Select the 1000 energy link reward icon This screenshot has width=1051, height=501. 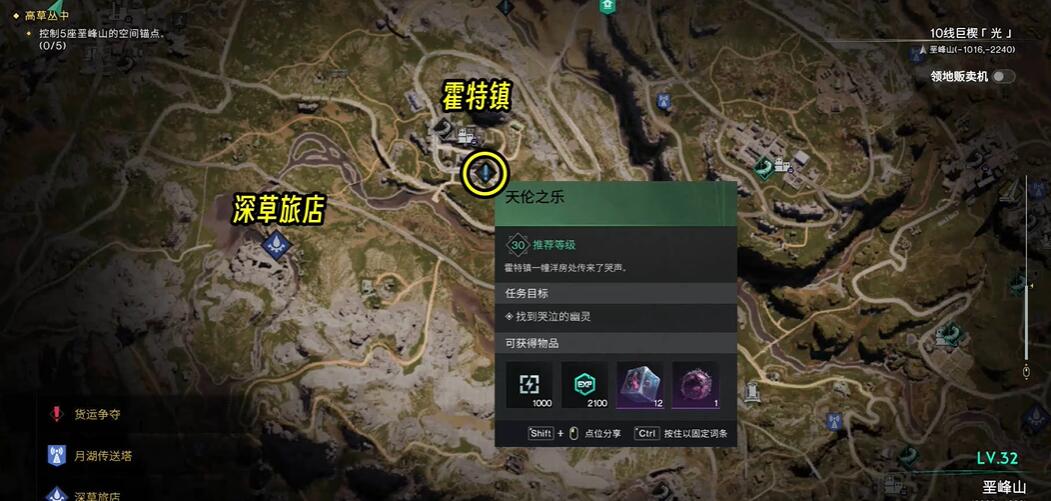tap(529, 385)
